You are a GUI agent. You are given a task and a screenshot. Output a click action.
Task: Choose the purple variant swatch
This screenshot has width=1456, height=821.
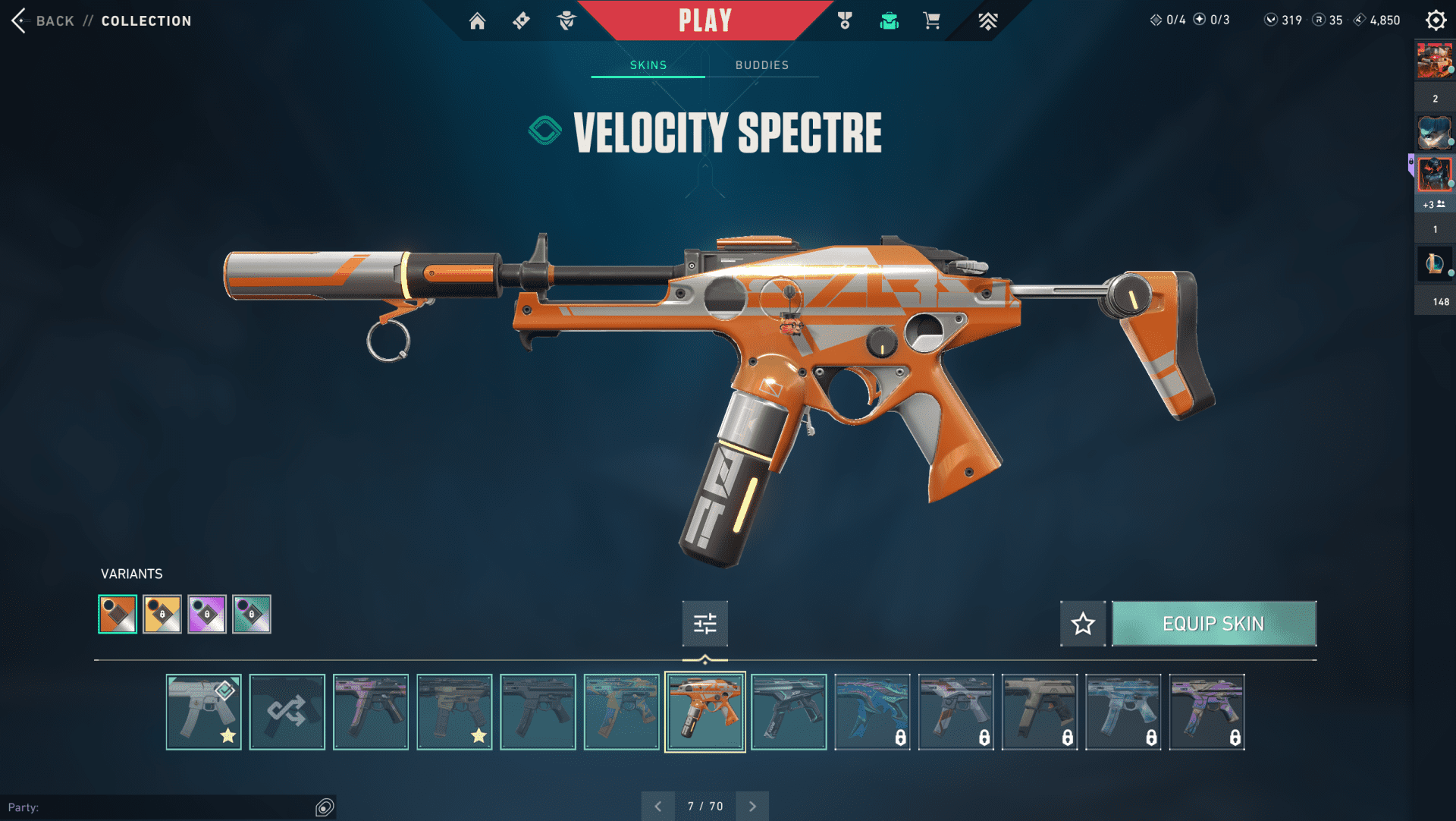pos(207,614)
